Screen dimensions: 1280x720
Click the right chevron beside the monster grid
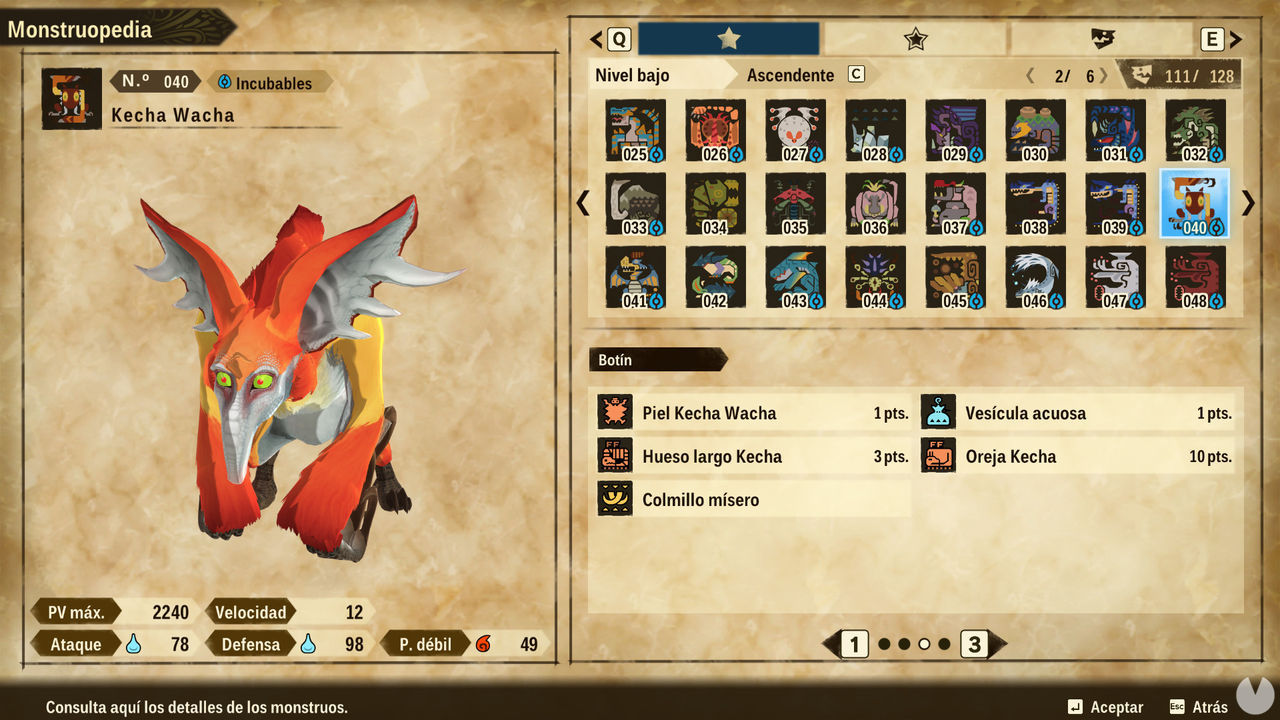[1247, 203]
